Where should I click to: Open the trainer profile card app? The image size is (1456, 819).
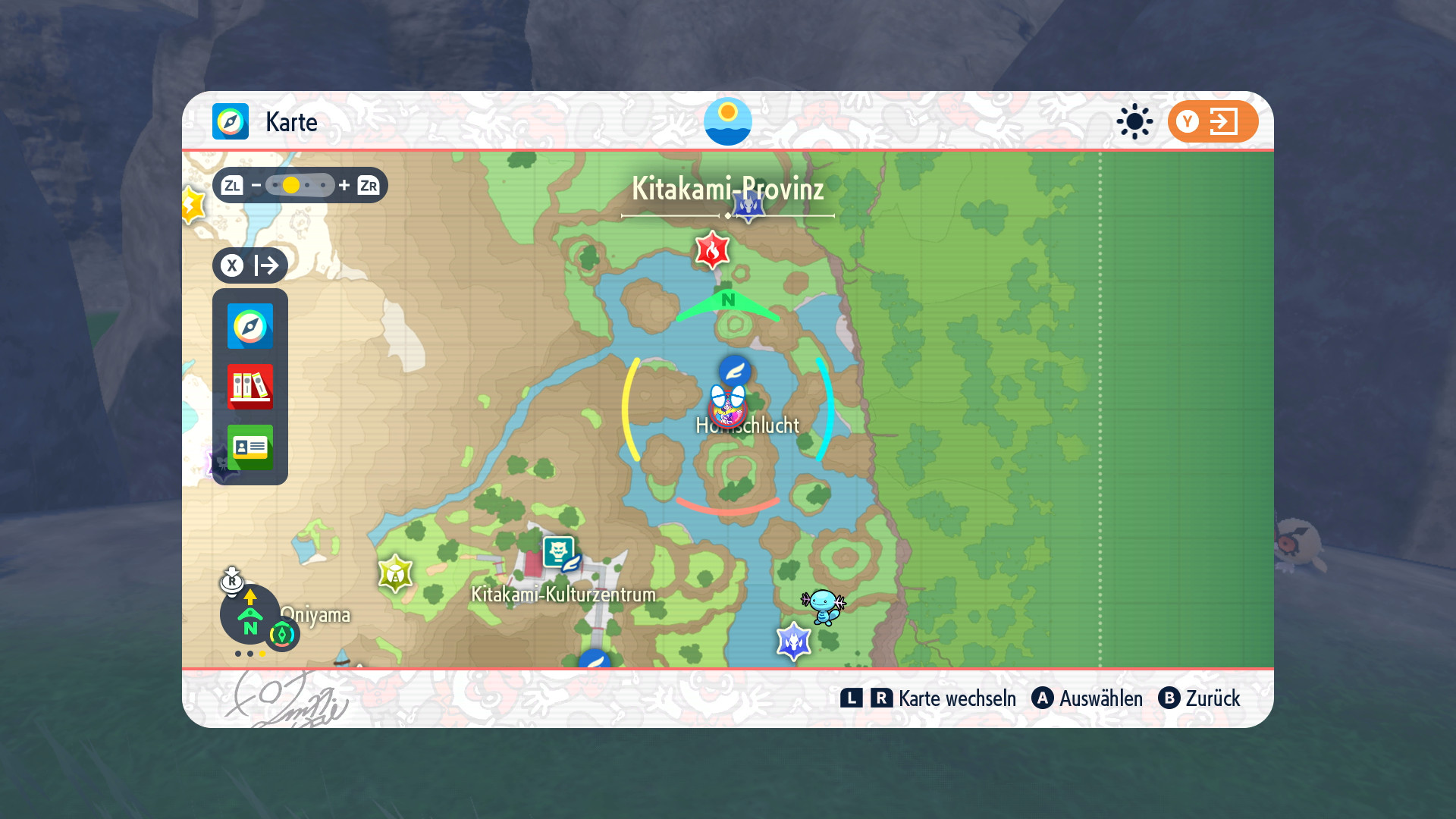click(x=250, y=447)
